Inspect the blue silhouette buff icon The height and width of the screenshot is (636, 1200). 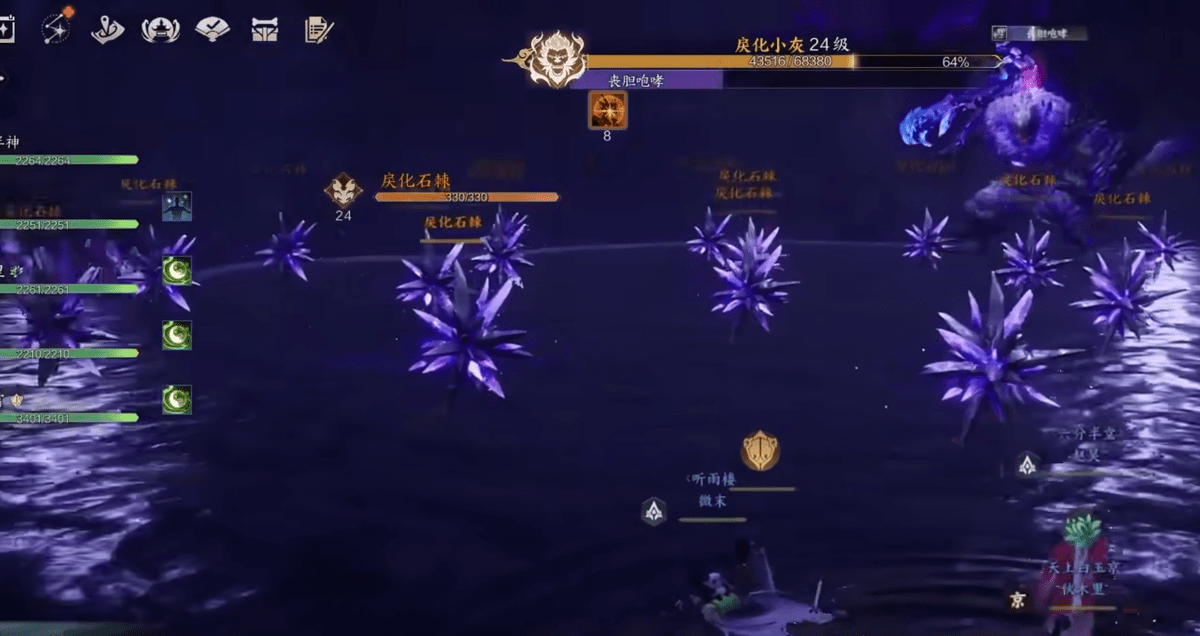pos(177,206)
